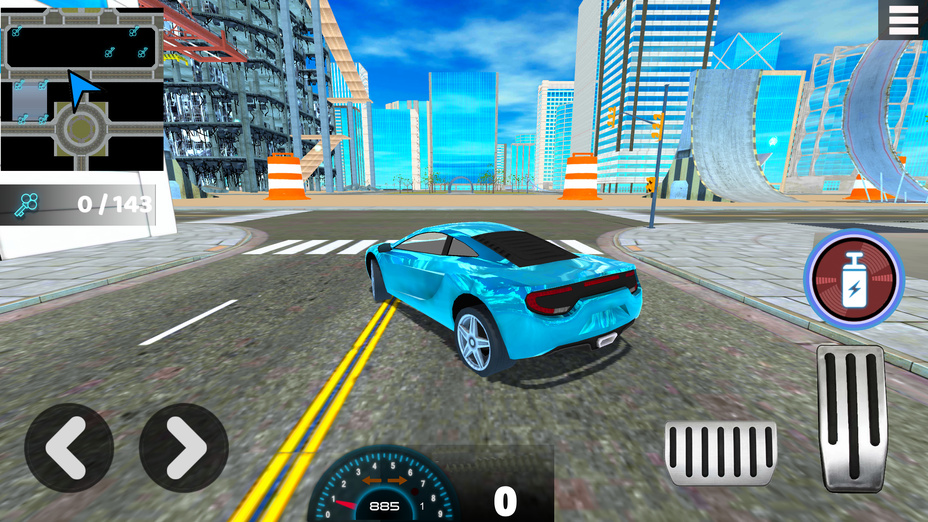The width and height of the screenshot is (928, 522).
Task: Activate the nitro boost button
Action: 854,279
